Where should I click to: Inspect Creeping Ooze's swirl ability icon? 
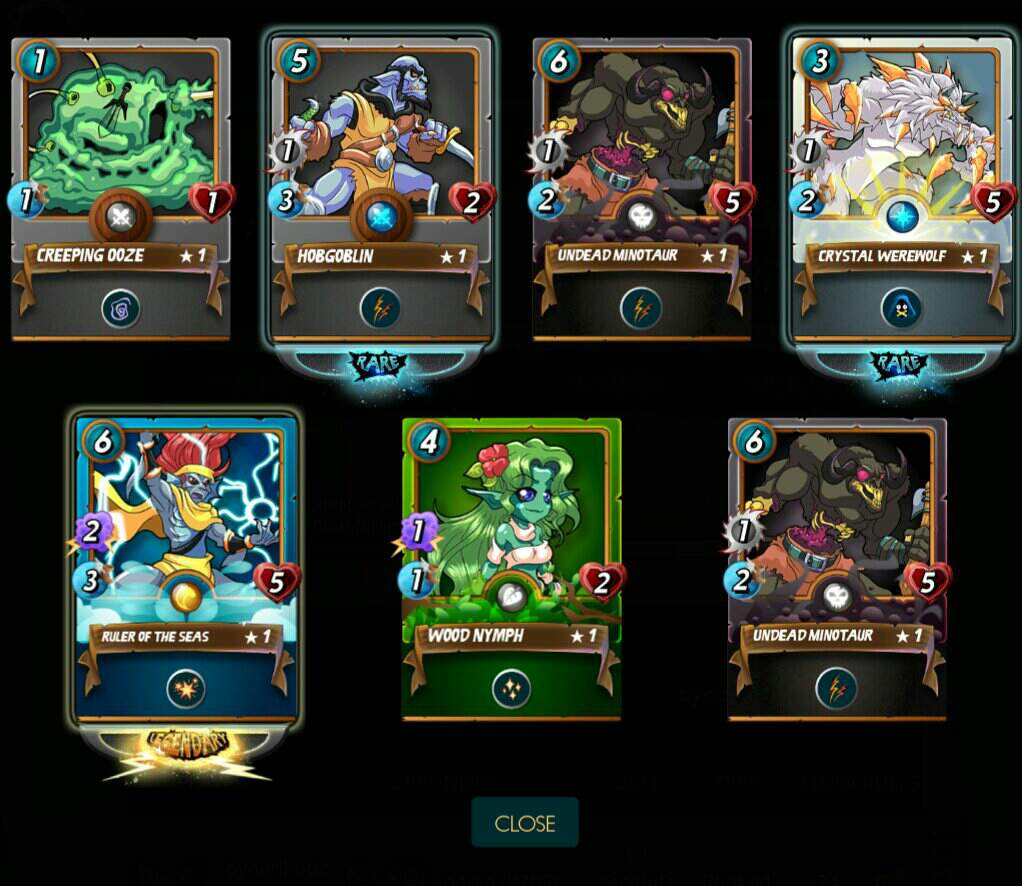click(x=121, y=308)
